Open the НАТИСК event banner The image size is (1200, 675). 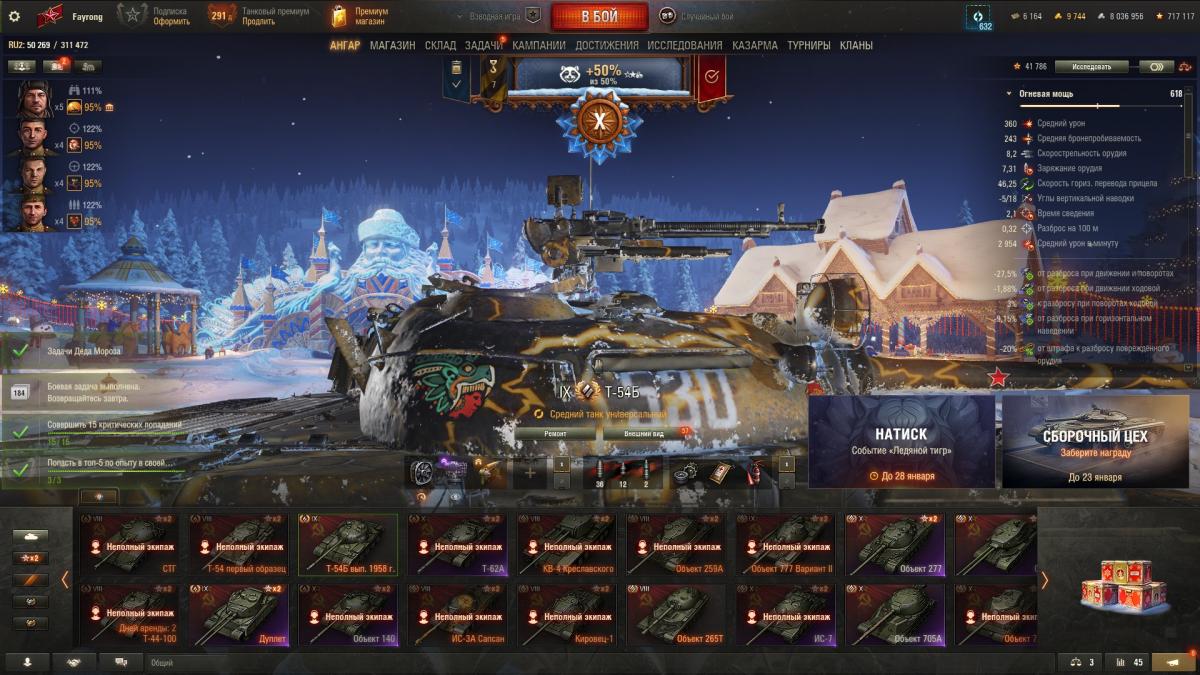(901, 441)
